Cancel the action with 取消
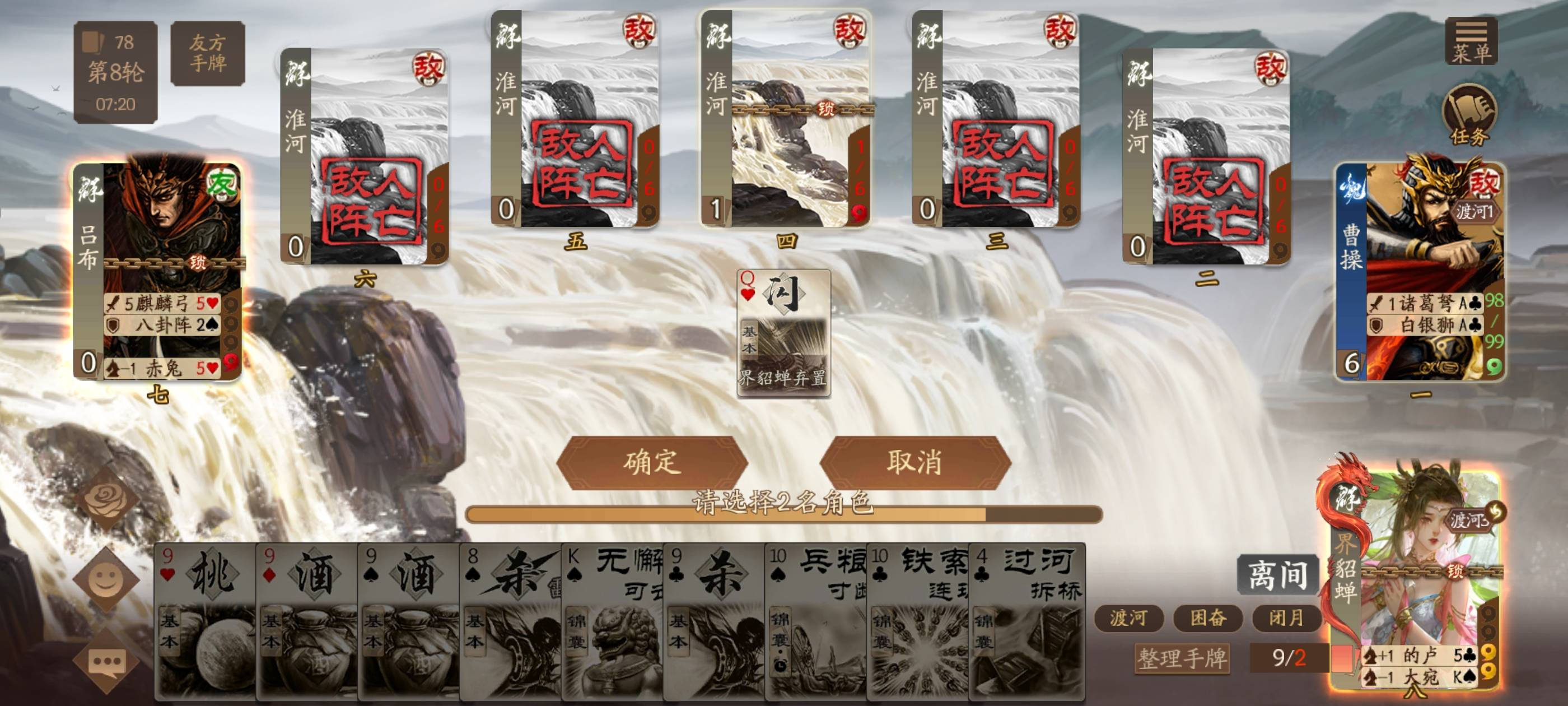Image resolution: width=1568 pixels, height=706 pixels. (914, 462)
